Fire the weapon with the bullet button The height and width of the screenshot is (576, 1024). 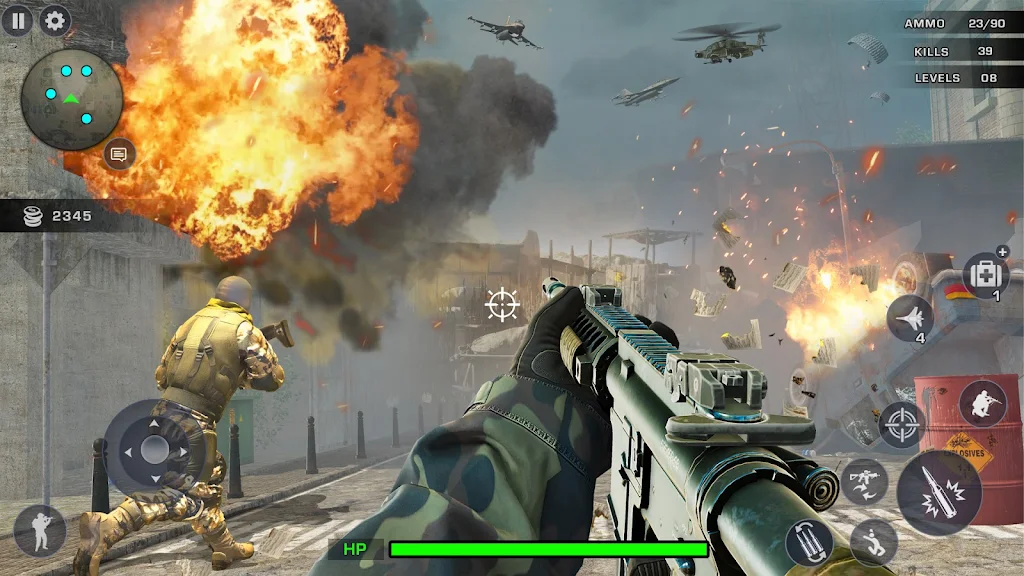click(x=938, y=492)
